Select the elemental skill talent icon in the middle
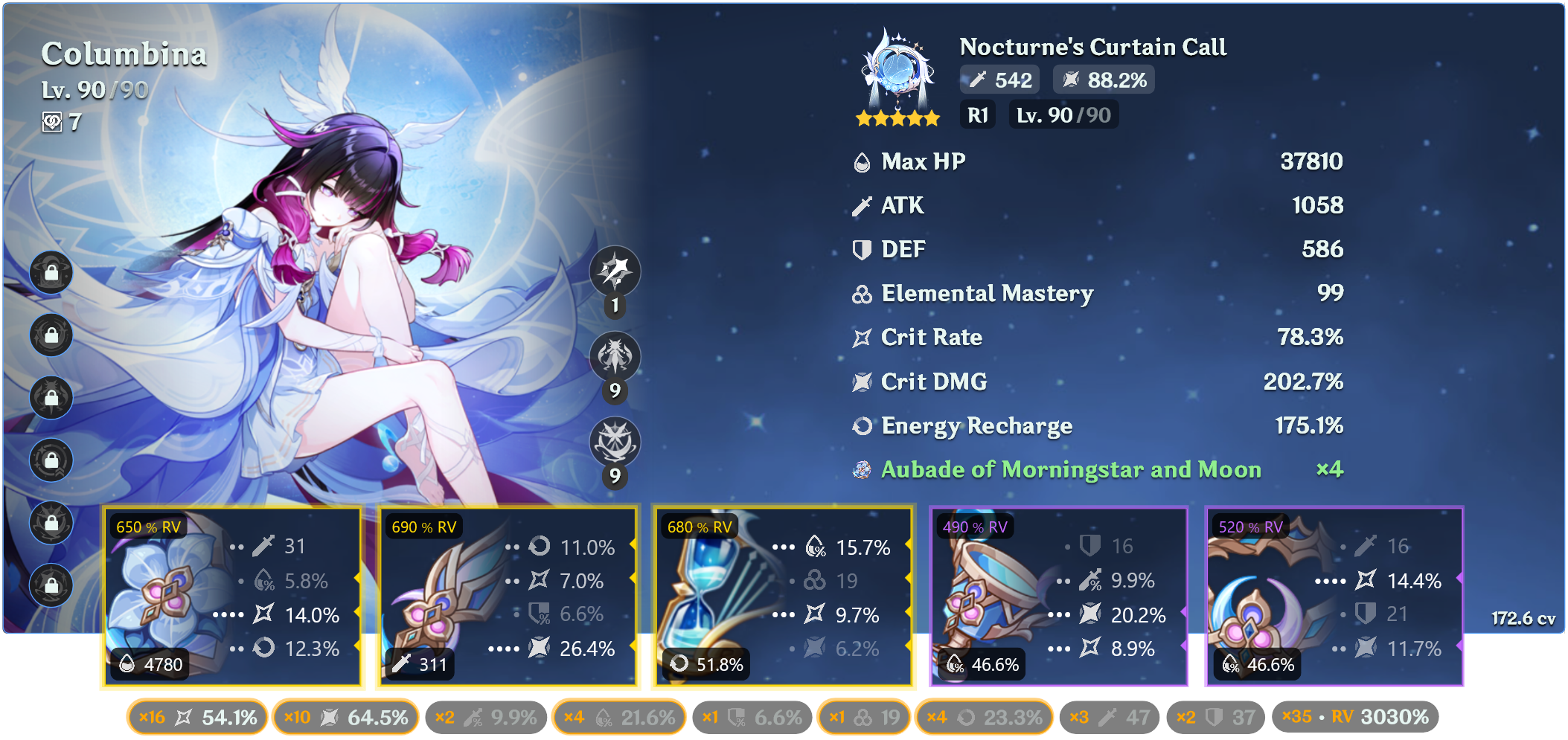 (615, 357)
